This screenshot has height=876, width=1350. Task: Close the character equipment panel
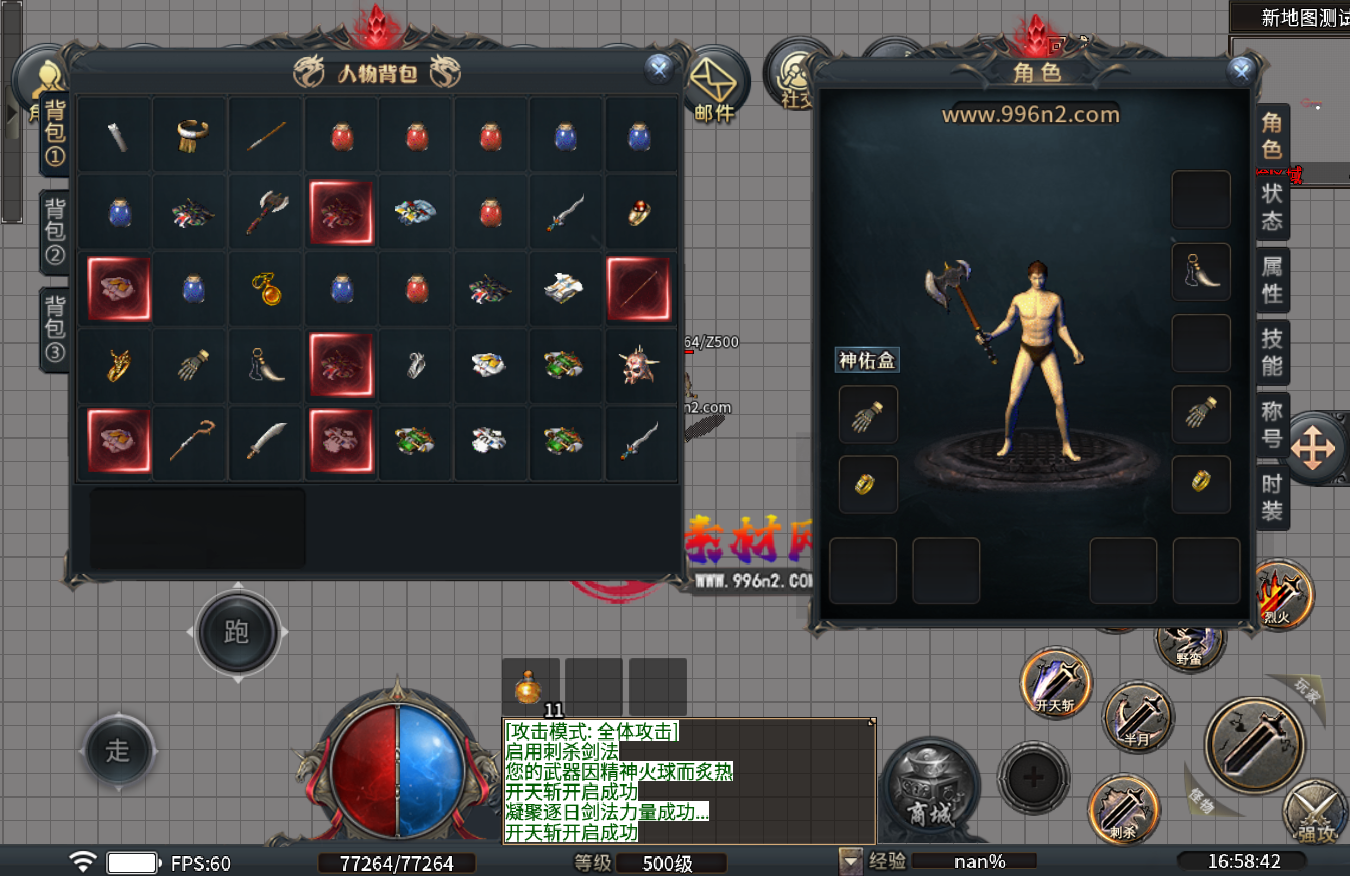pyautogui.click(x=1241, y=70)
